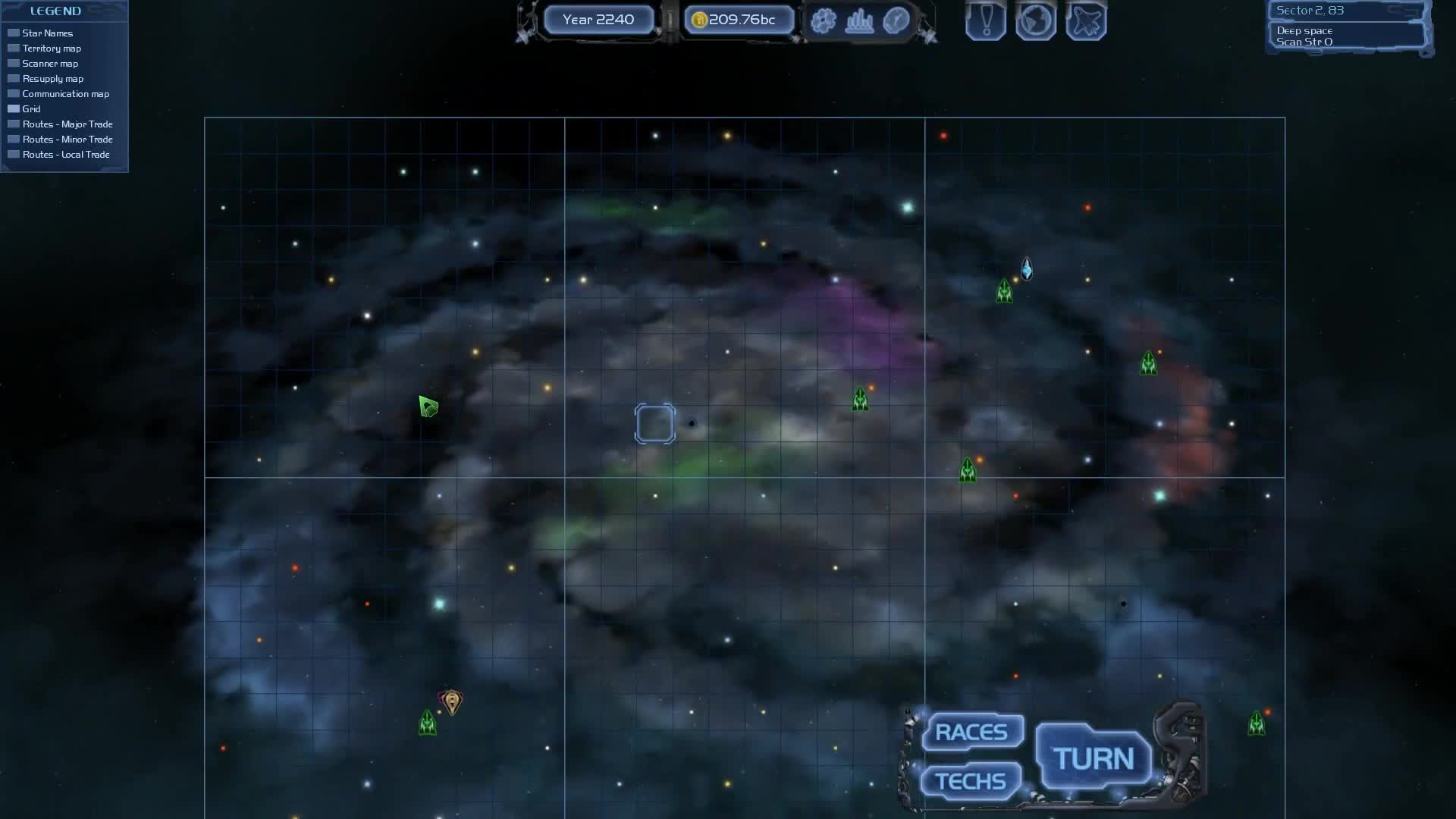Screen dimensions: 1456x819
Task: Open the statistics graph icon
Action: tap(861, 21)
